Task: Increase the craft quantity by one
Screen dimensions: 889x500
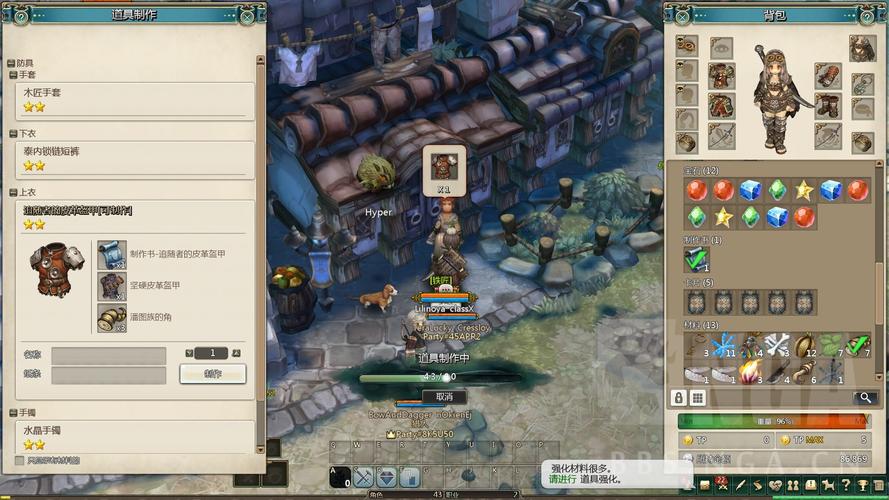Action: (x=236, y=352)
